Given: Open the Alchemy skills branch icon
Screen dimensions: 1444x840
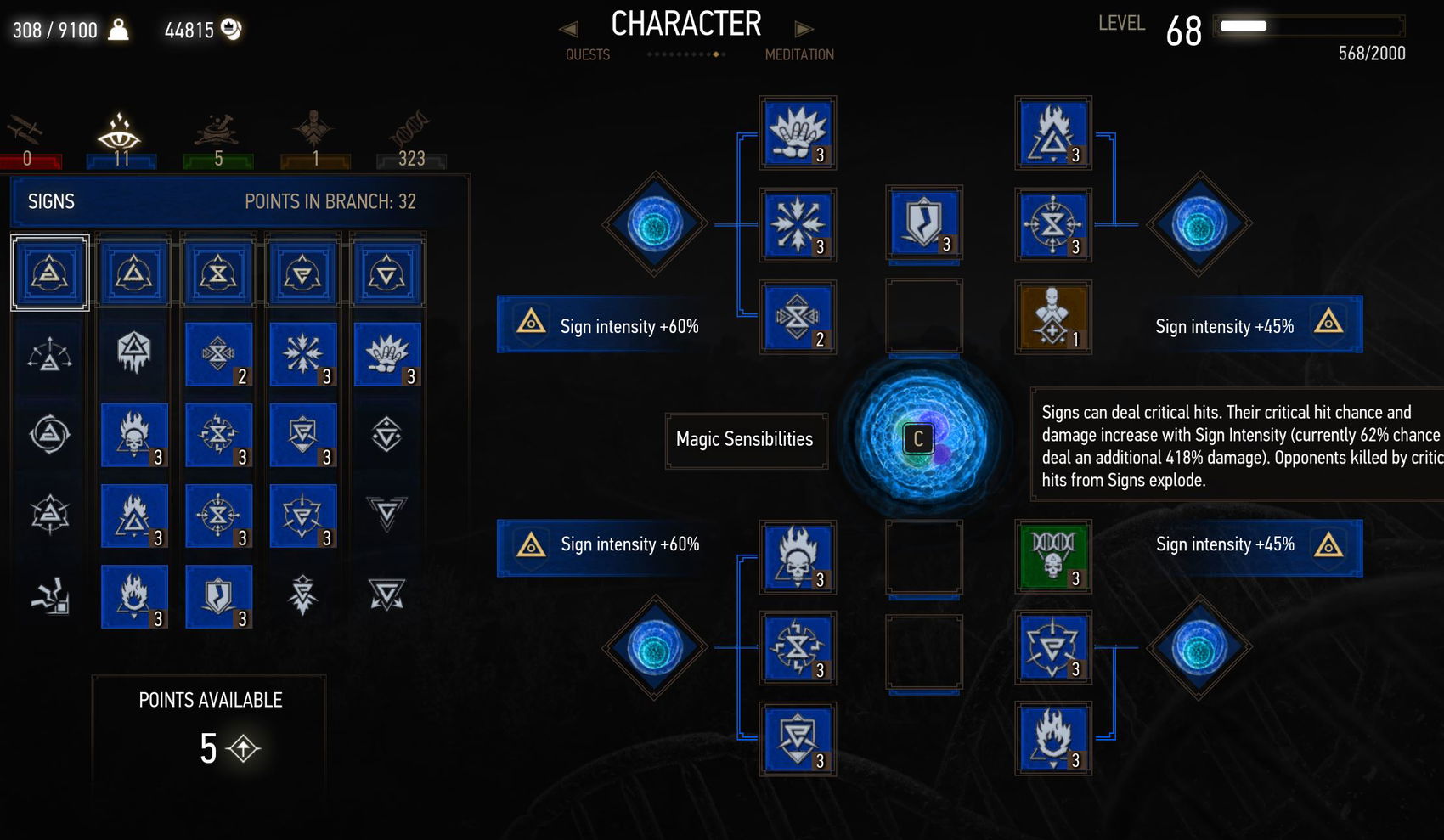Looking at the screenshot, I should tap(217, 127).
